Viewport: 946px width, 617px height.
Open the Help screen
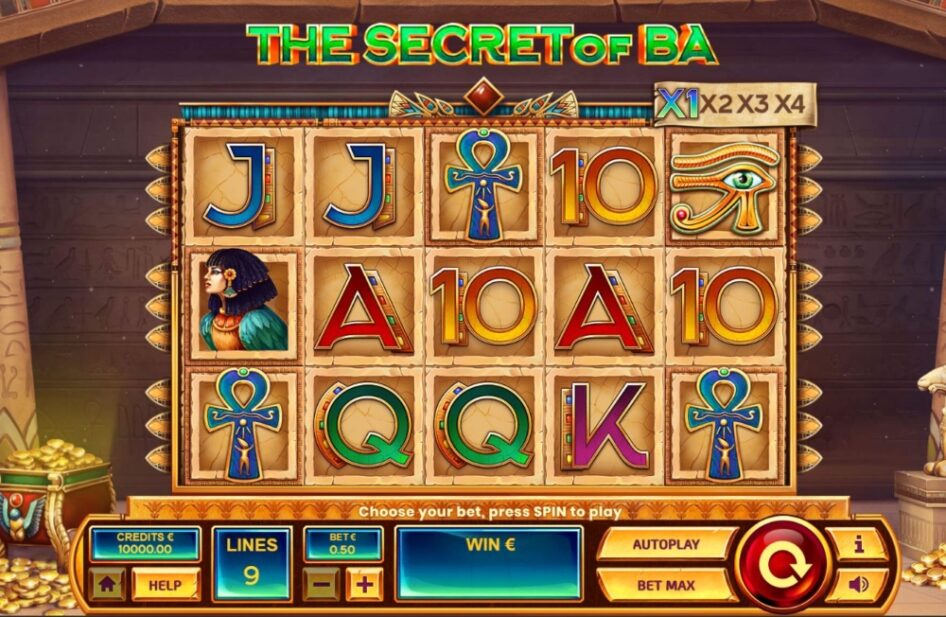[165, 585]
